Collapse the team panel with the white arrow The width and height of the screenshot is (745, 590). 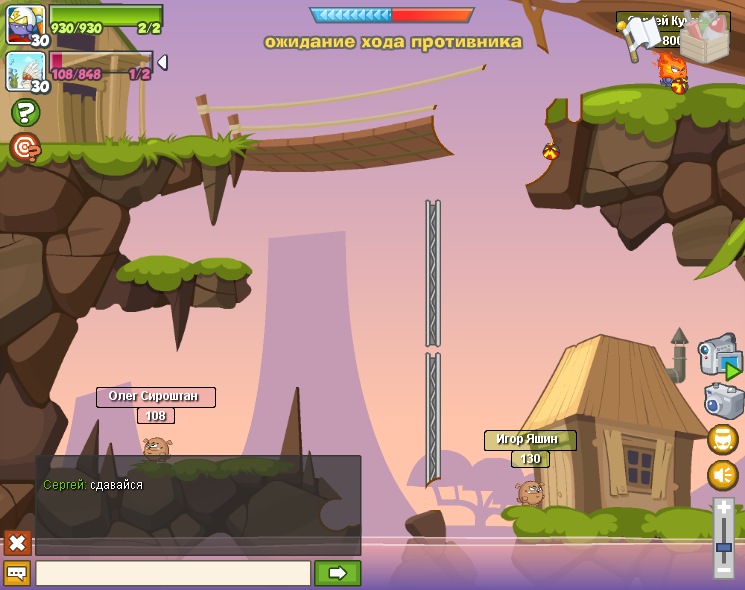(x=162, y=62)
